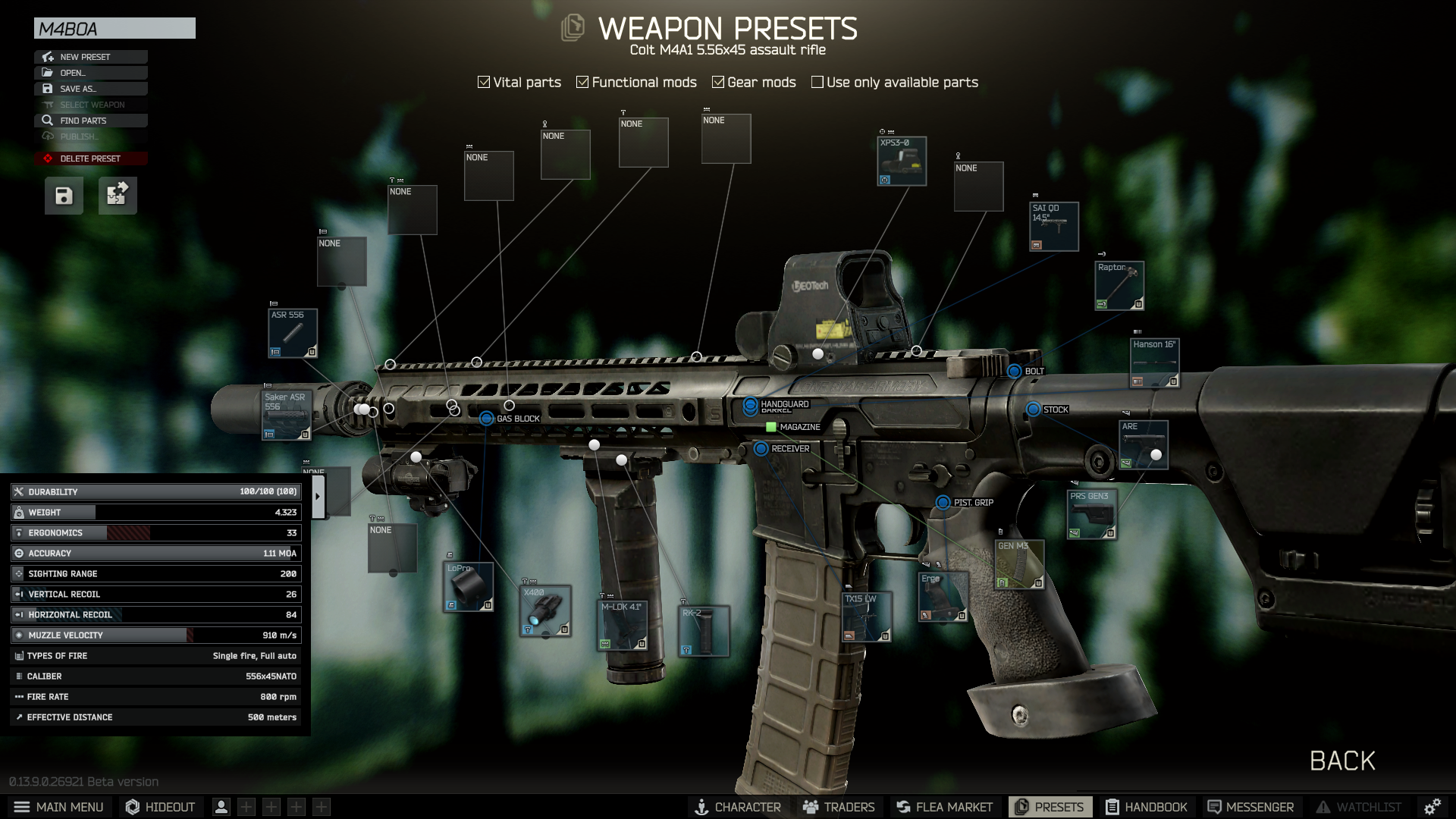Image resolution: width=1456 pixels, height=819 pixels.
Task: Delete the current preset
Action: click(x=90, y=158)
